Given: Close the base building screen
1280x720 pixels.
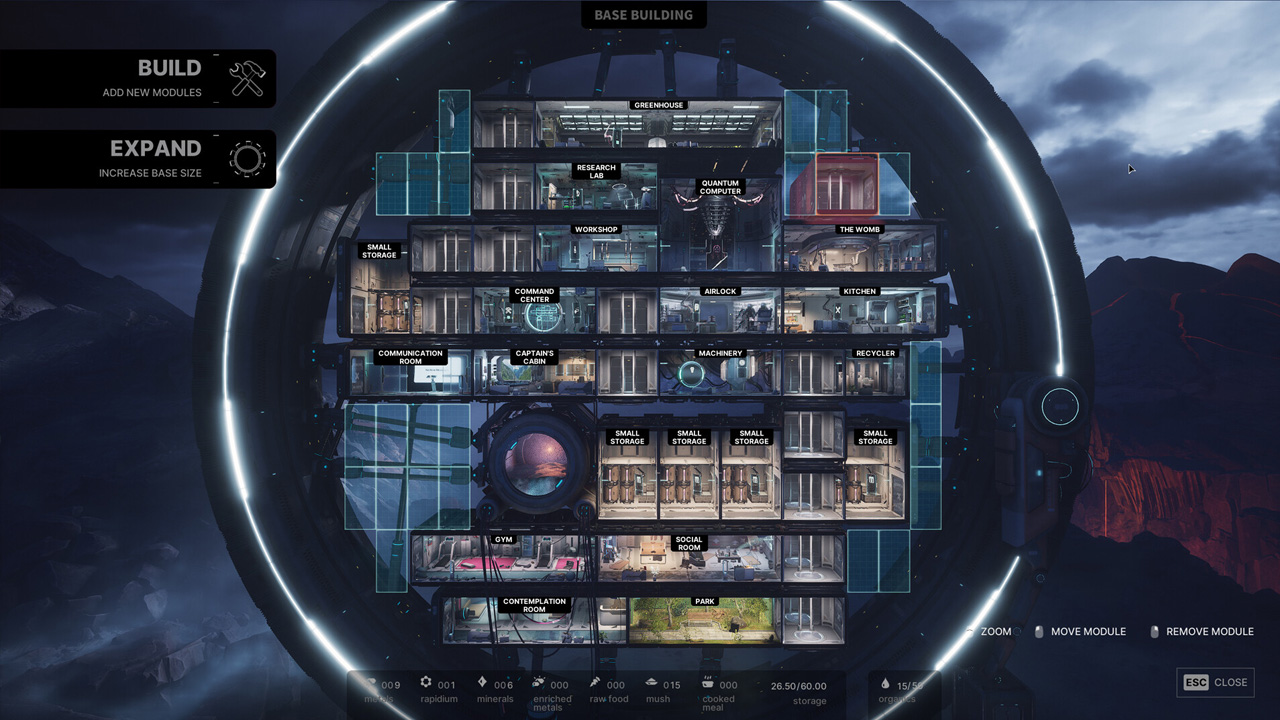Looking at the screenshot, I should tap(1215, 682).
